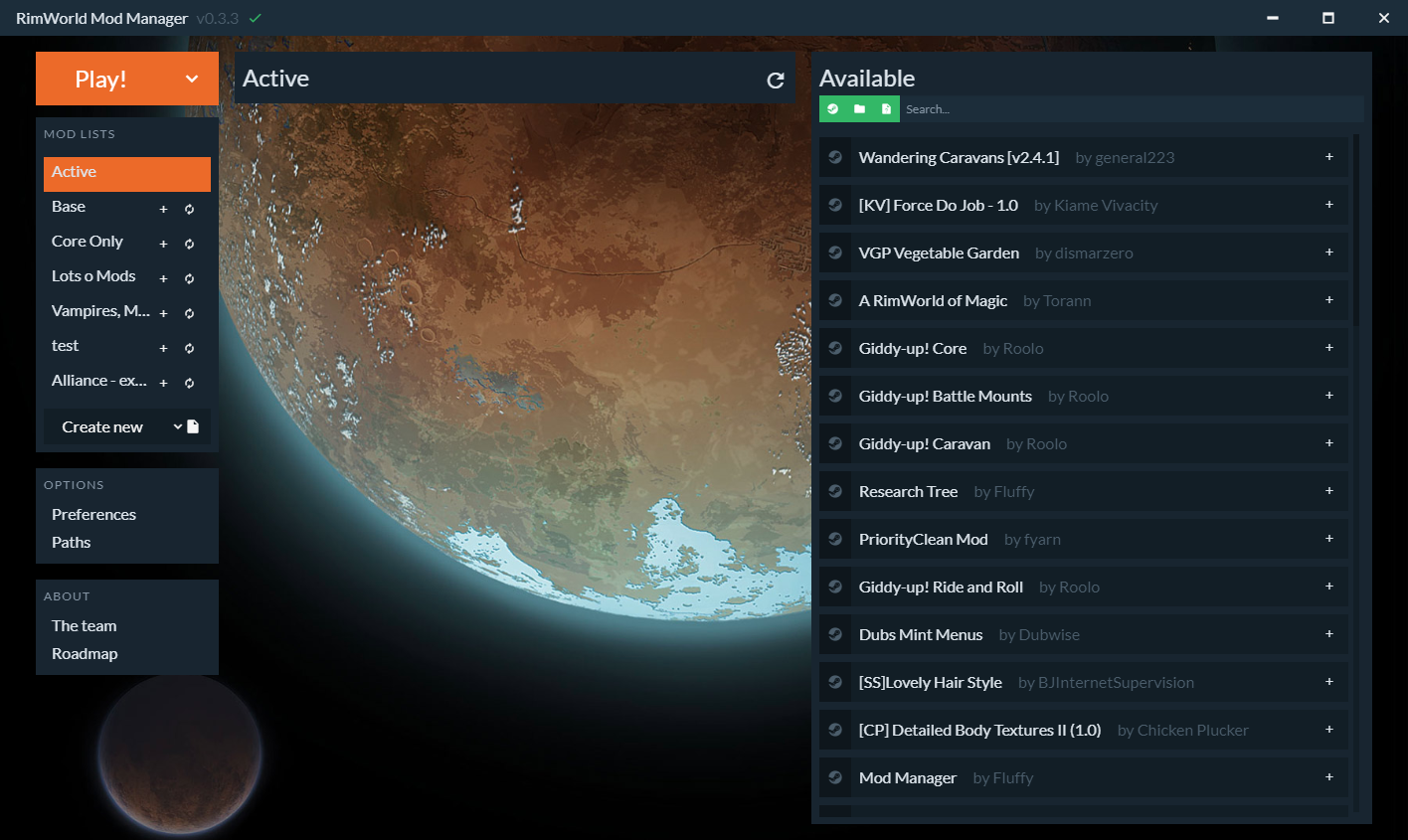The image size is (1408, 840).
Task: Open Preferences under Options
Action: pyautogui.click(x=92, y=514)
